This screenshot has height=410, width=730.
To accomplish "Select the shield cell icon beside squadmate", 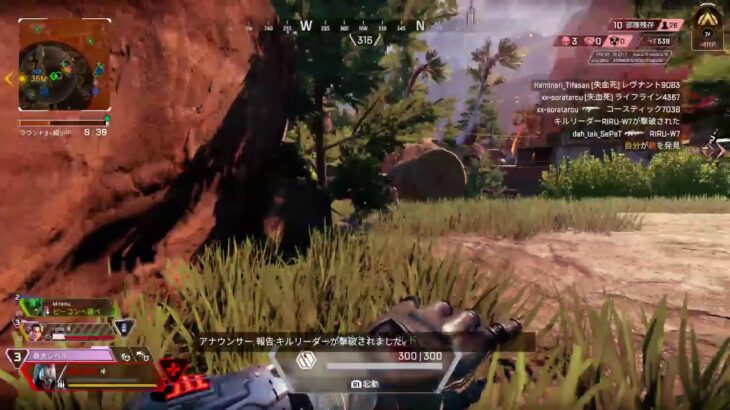I will pos(122,327).
